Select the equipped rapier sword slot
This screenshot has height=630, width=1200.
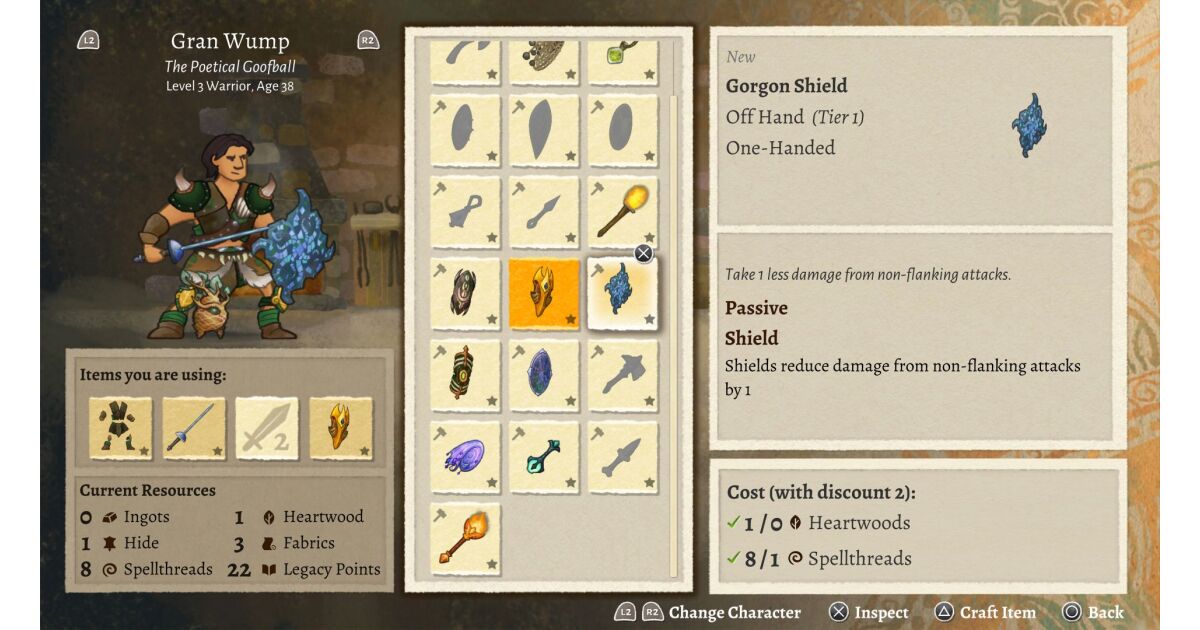pyautogui.click(x=194, y=428)
